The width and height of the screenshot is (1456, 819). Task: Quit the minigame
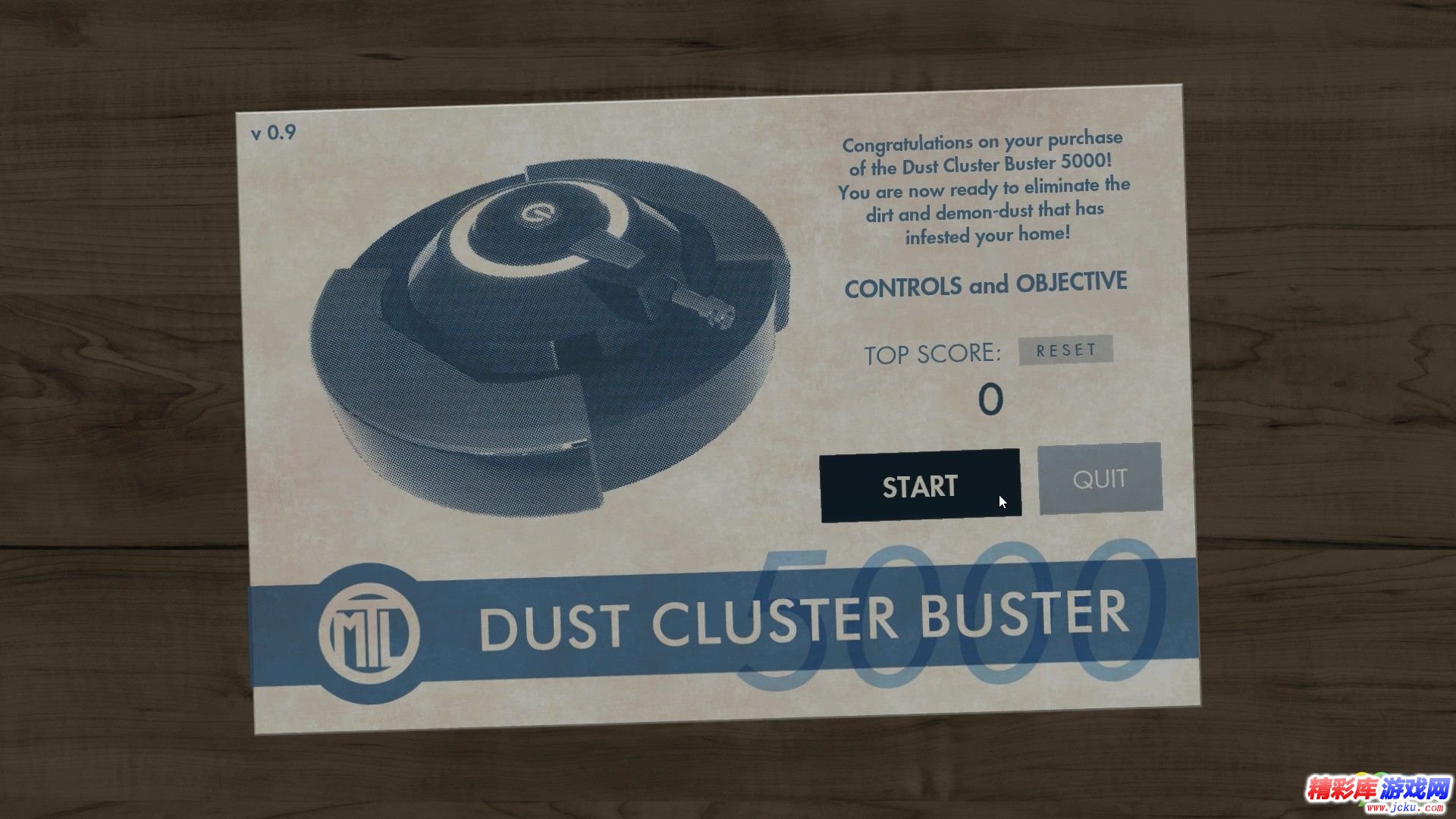[1100, 479]
